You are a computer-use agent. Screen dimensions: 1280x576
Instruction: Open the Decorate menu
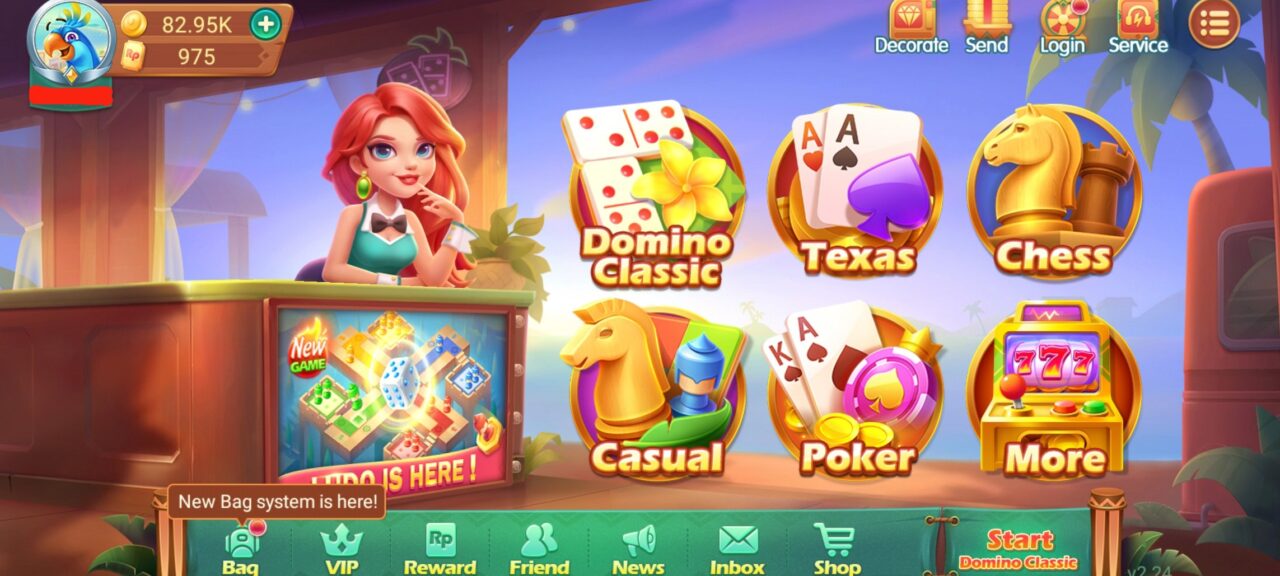point(911,27)
